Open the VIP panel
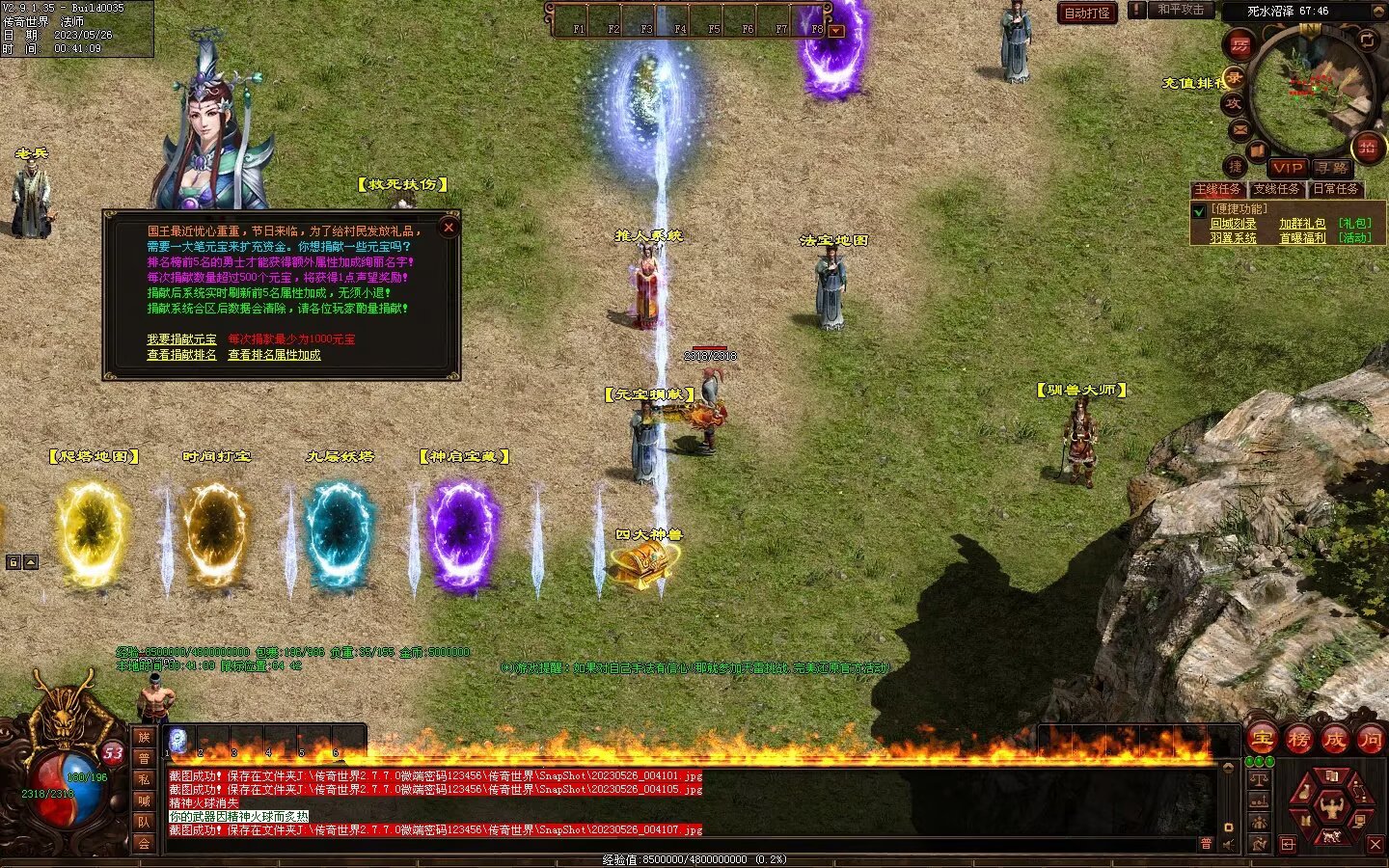Image resolution: width=1389 pixels, height=868 pixels. [1287, 167]
